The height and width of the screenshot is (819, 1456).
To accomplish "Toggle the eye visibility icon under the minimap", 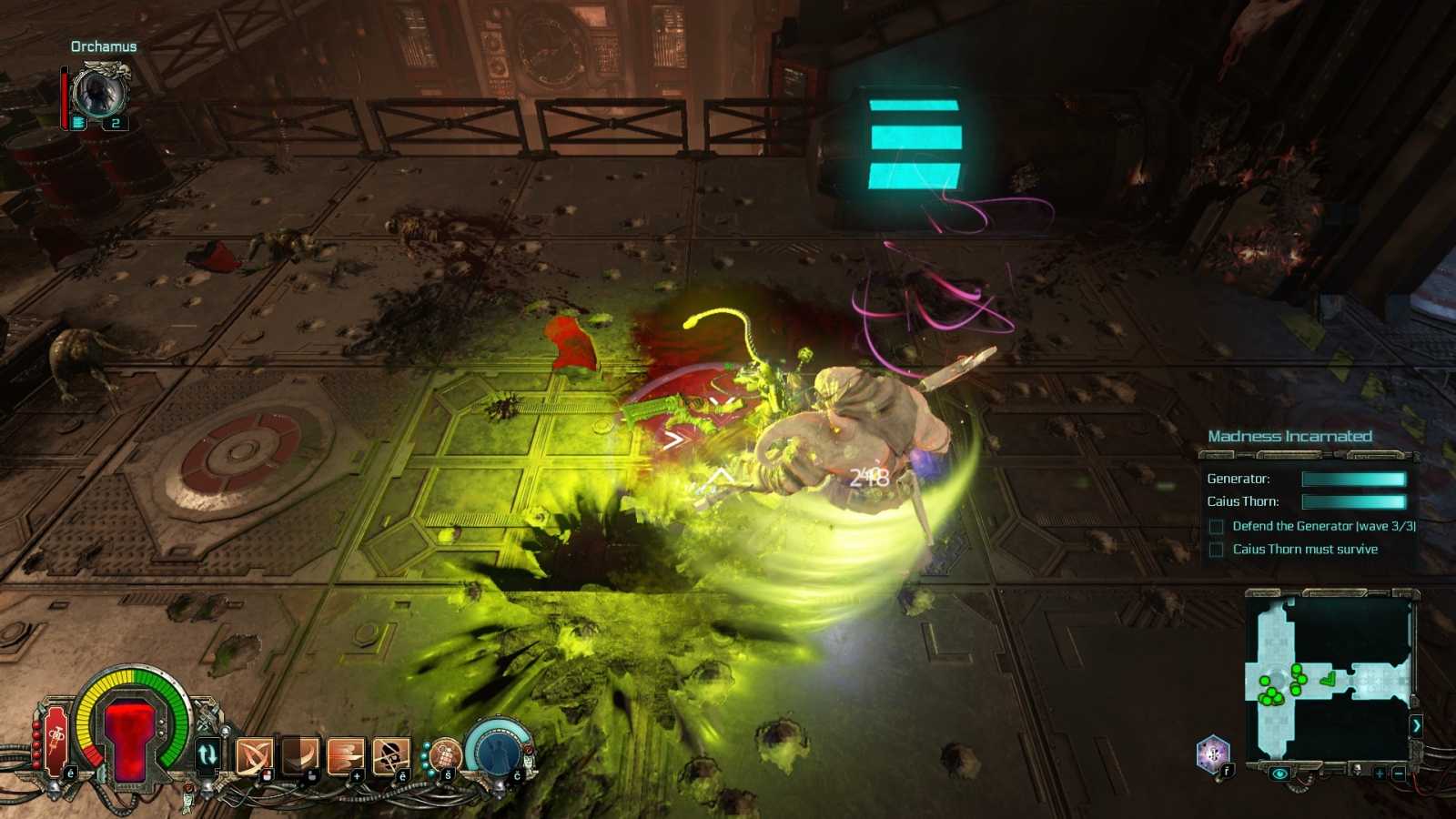I will [x=1279, y=773].
